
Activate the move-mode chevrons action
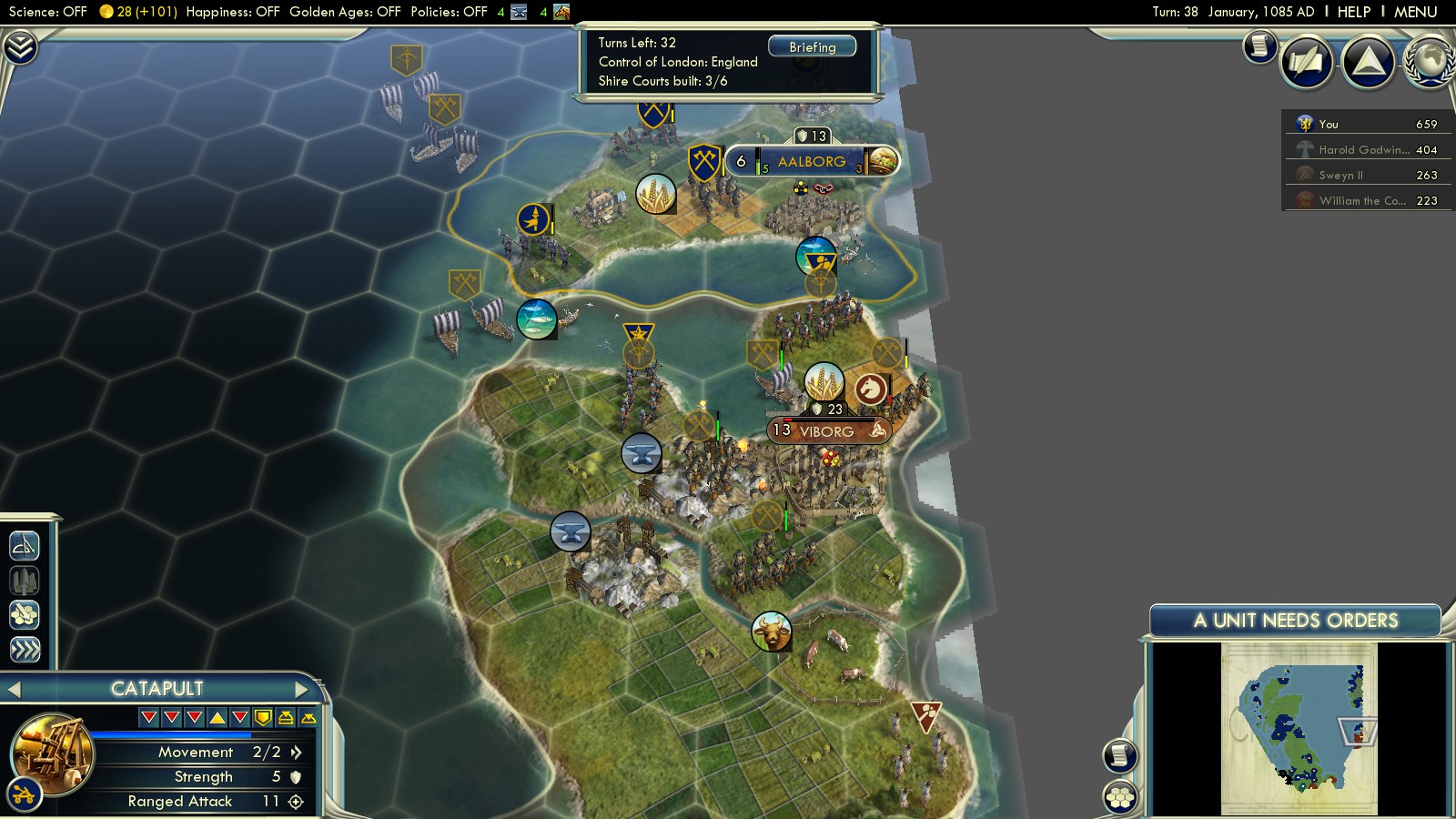pos(25,649)
